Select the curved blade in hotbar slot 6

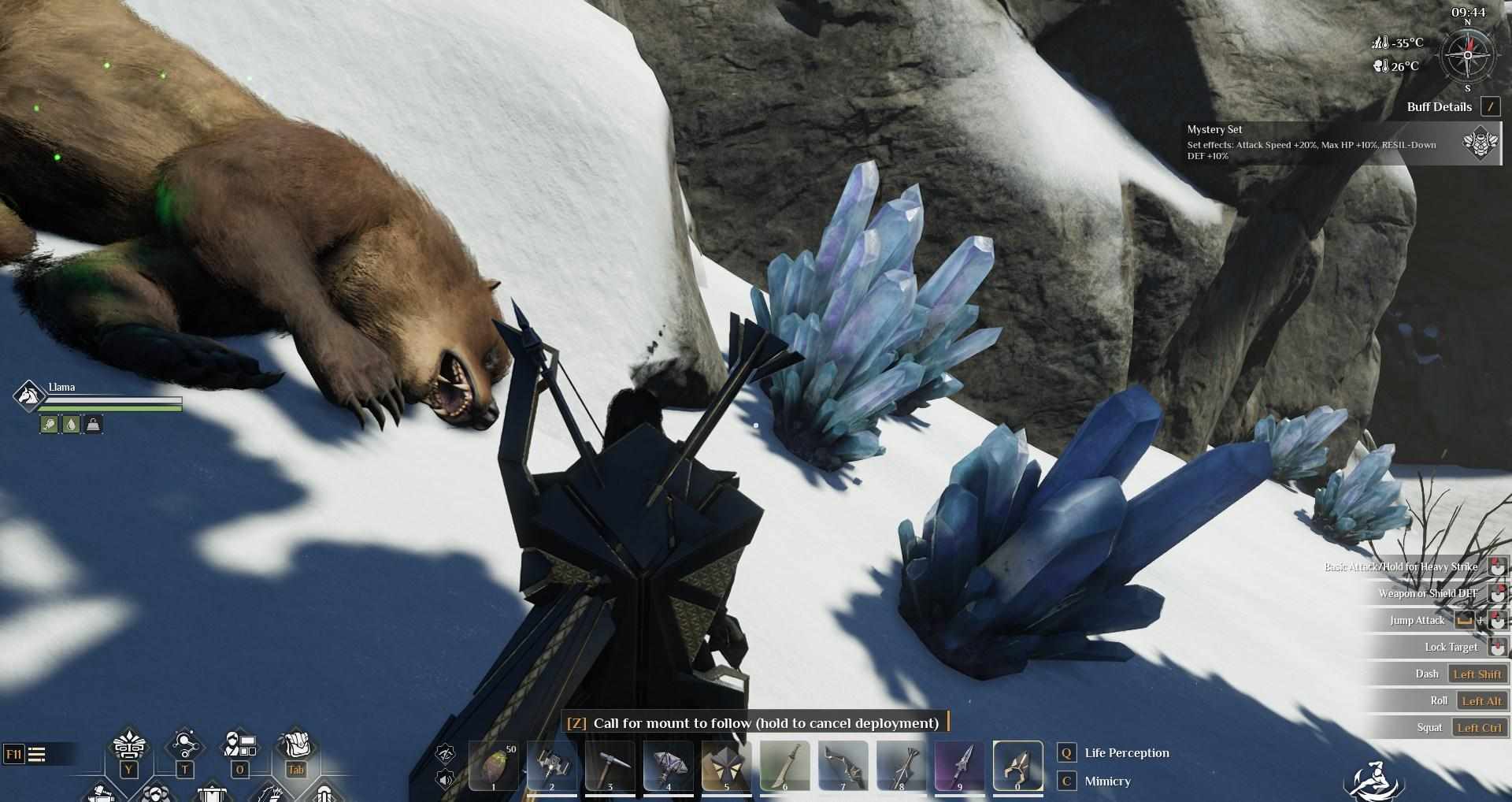(x=785, y=765)
